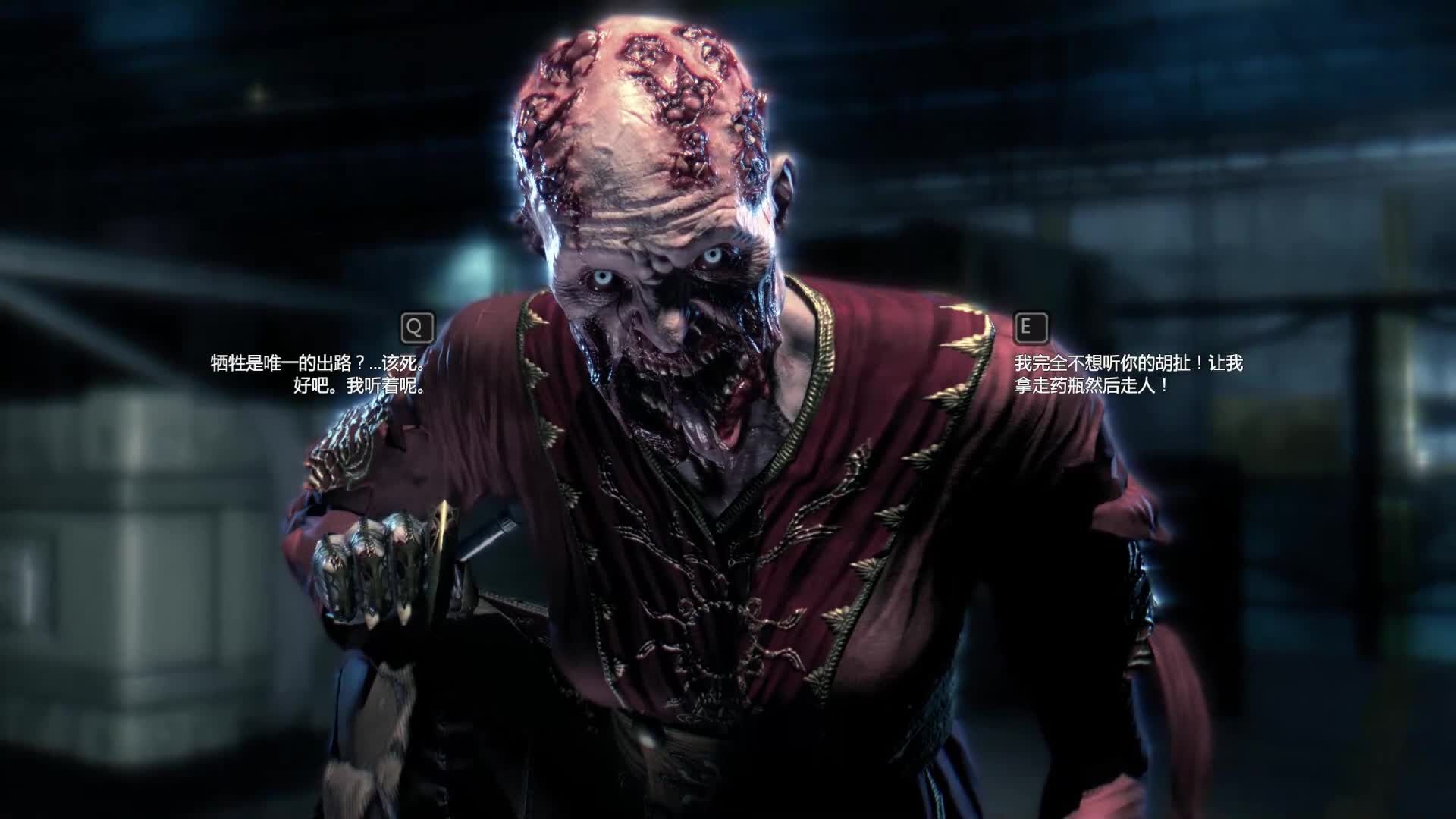Choose the reply "牺牲是唯一的出路？...好吧。我听着呢。"

point(317,374)
